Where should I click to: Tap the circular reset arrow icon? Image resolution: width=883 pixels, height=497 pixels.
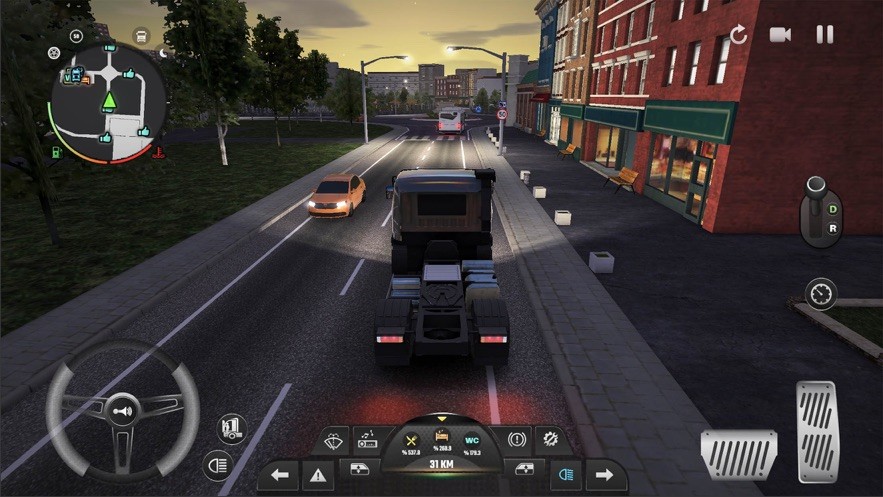738,35
